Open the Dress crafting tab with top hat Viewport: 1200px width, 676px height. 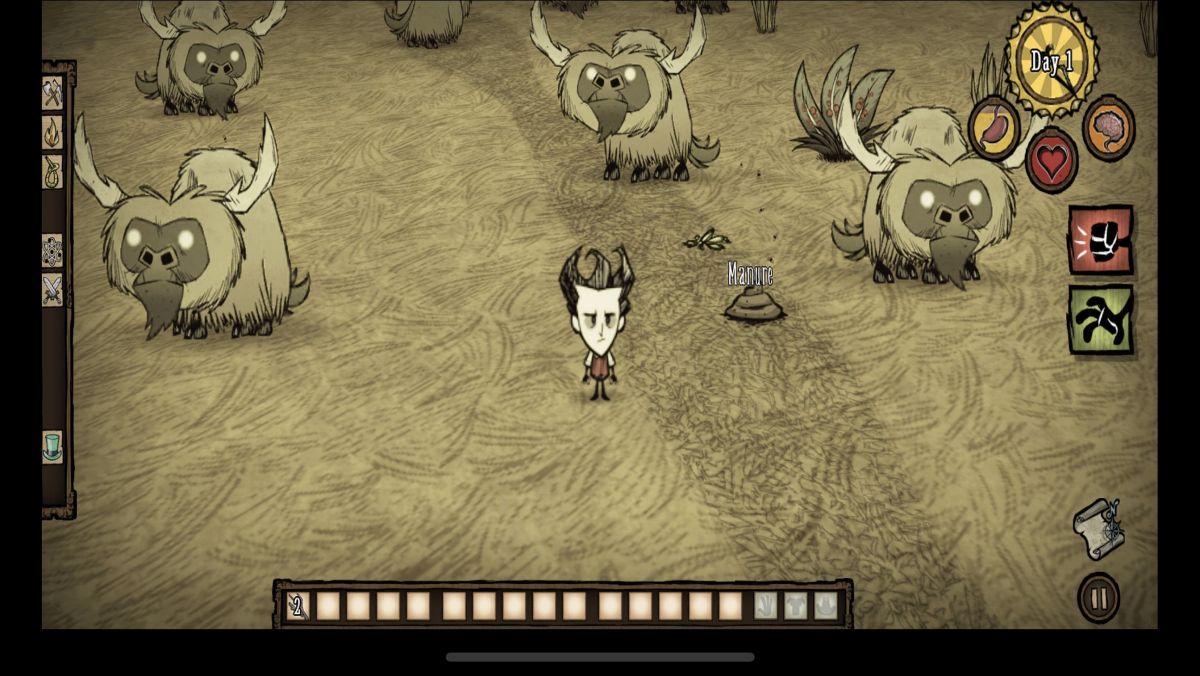click(52, 446)
